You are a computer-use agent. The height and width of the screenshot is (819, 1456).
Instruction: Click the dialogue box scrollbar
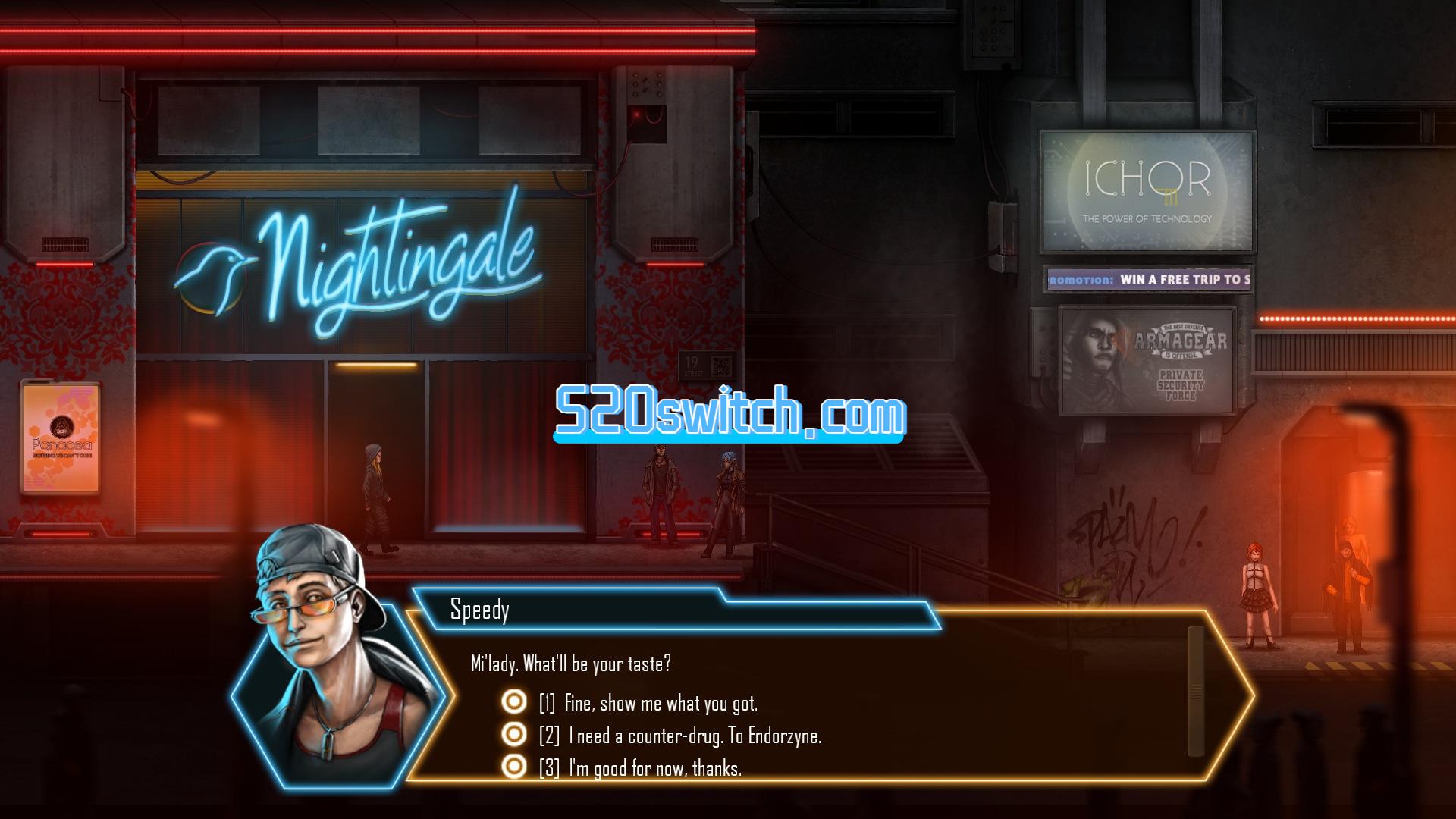(x=1196, y=691)
